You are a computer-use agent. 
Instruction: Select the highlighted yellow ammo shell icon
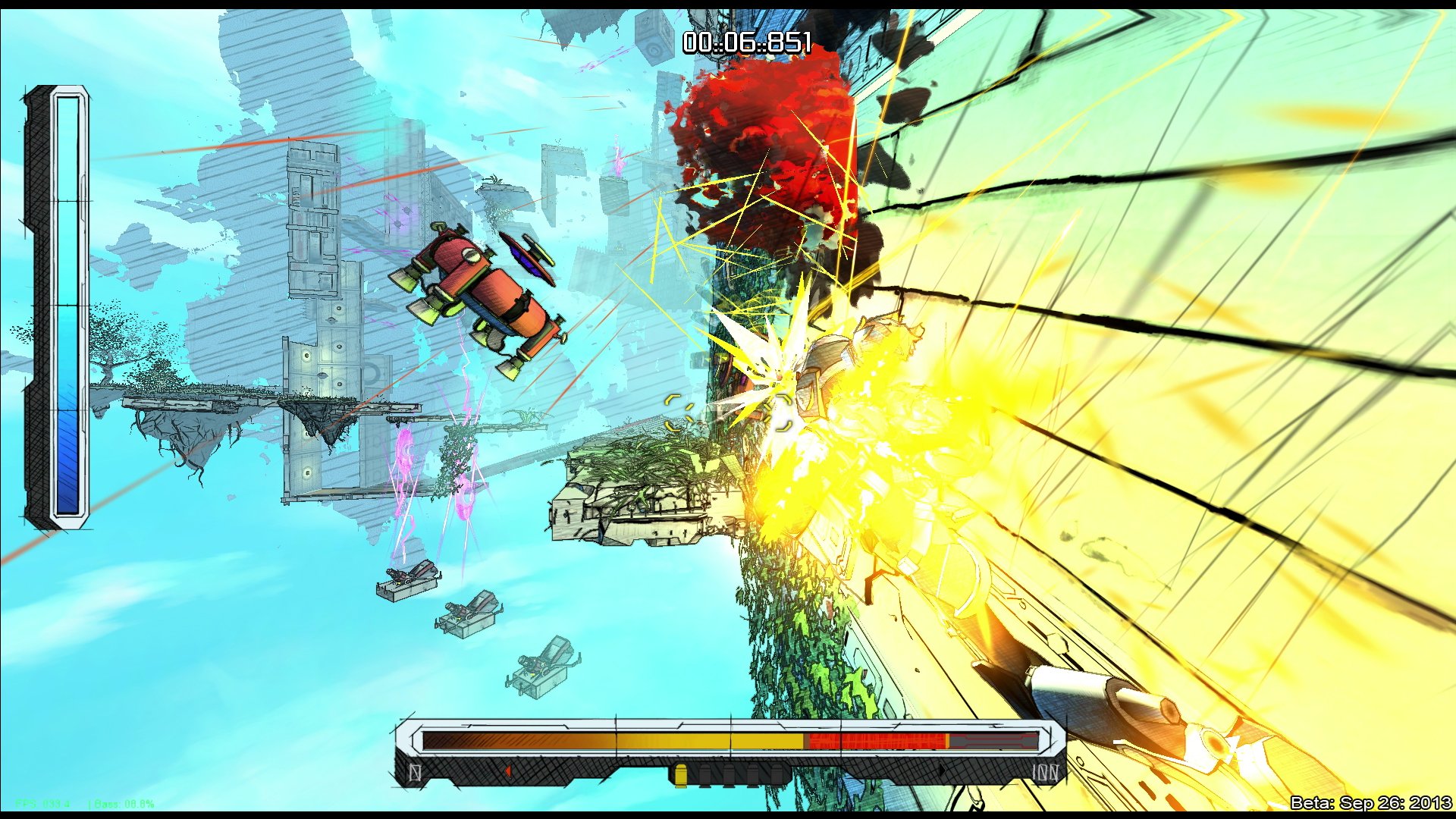(680, 773)
